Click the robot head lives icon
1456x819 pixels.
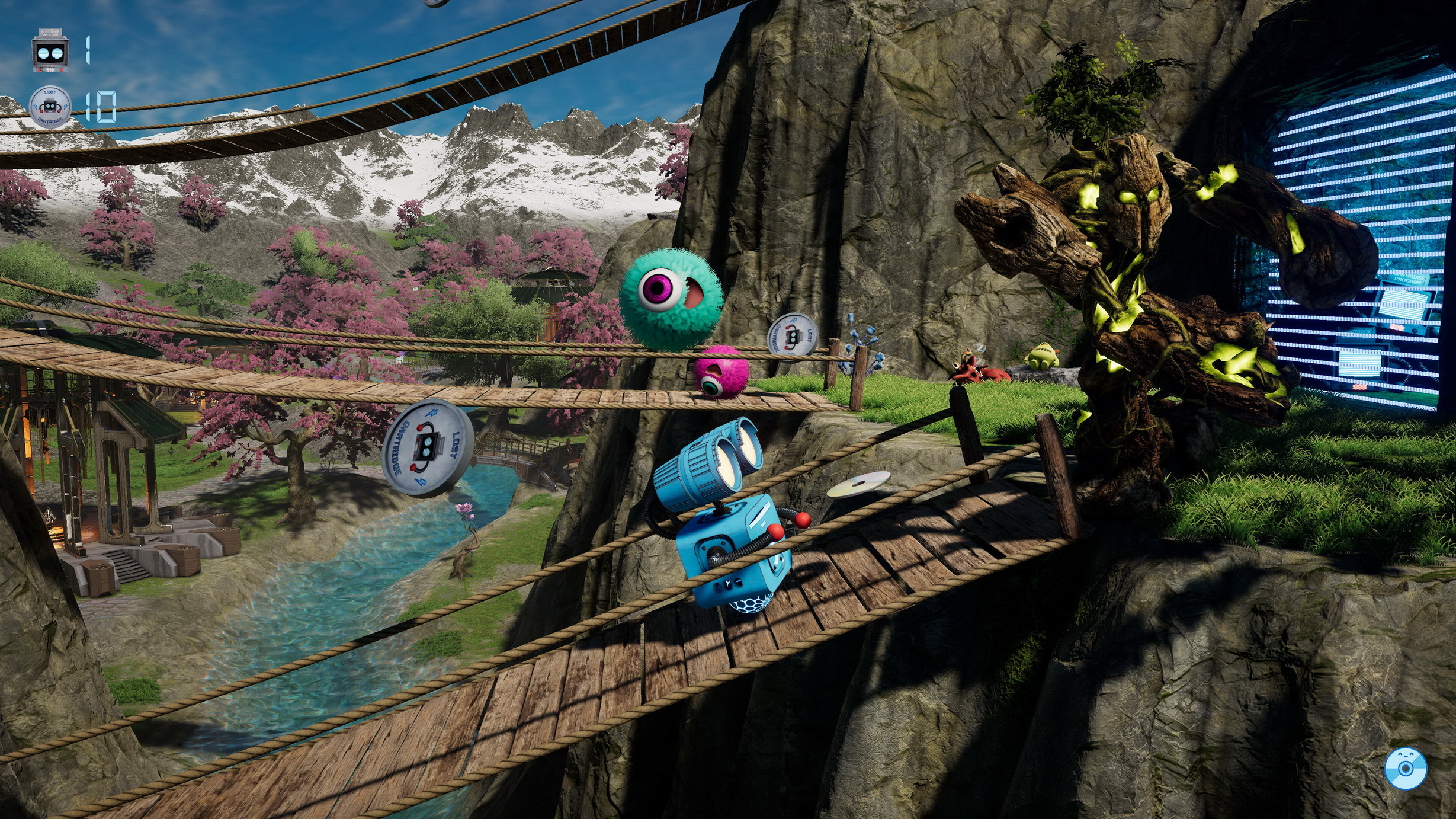click(50, 51)
